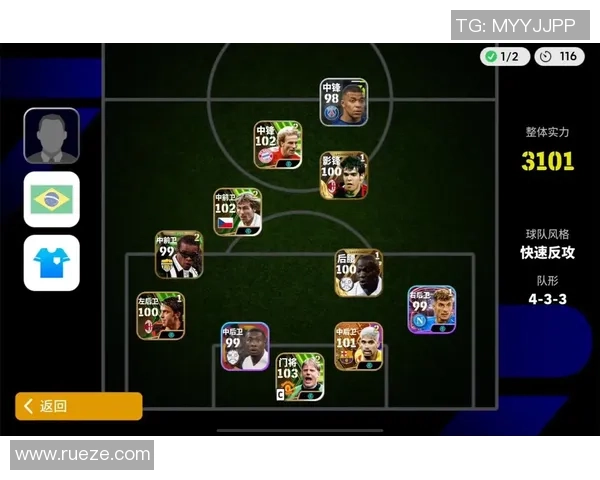Open the blue kit shirt button

[51, 263]
